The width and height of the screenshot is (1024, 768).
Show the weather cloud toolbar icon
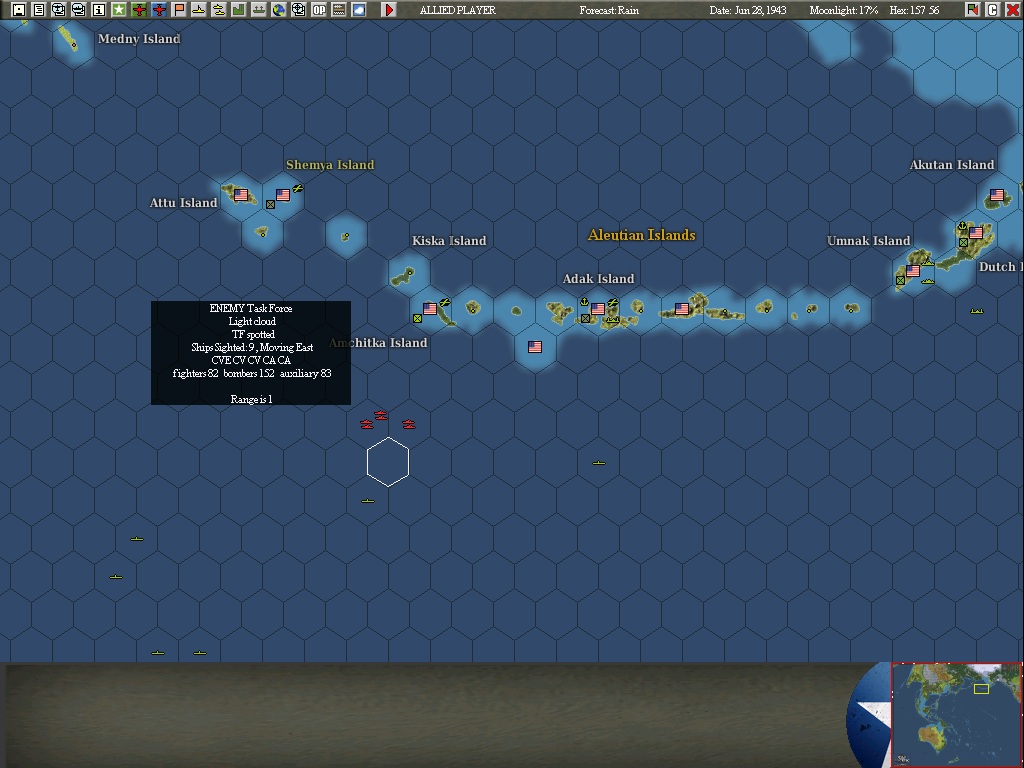(359, 10)
